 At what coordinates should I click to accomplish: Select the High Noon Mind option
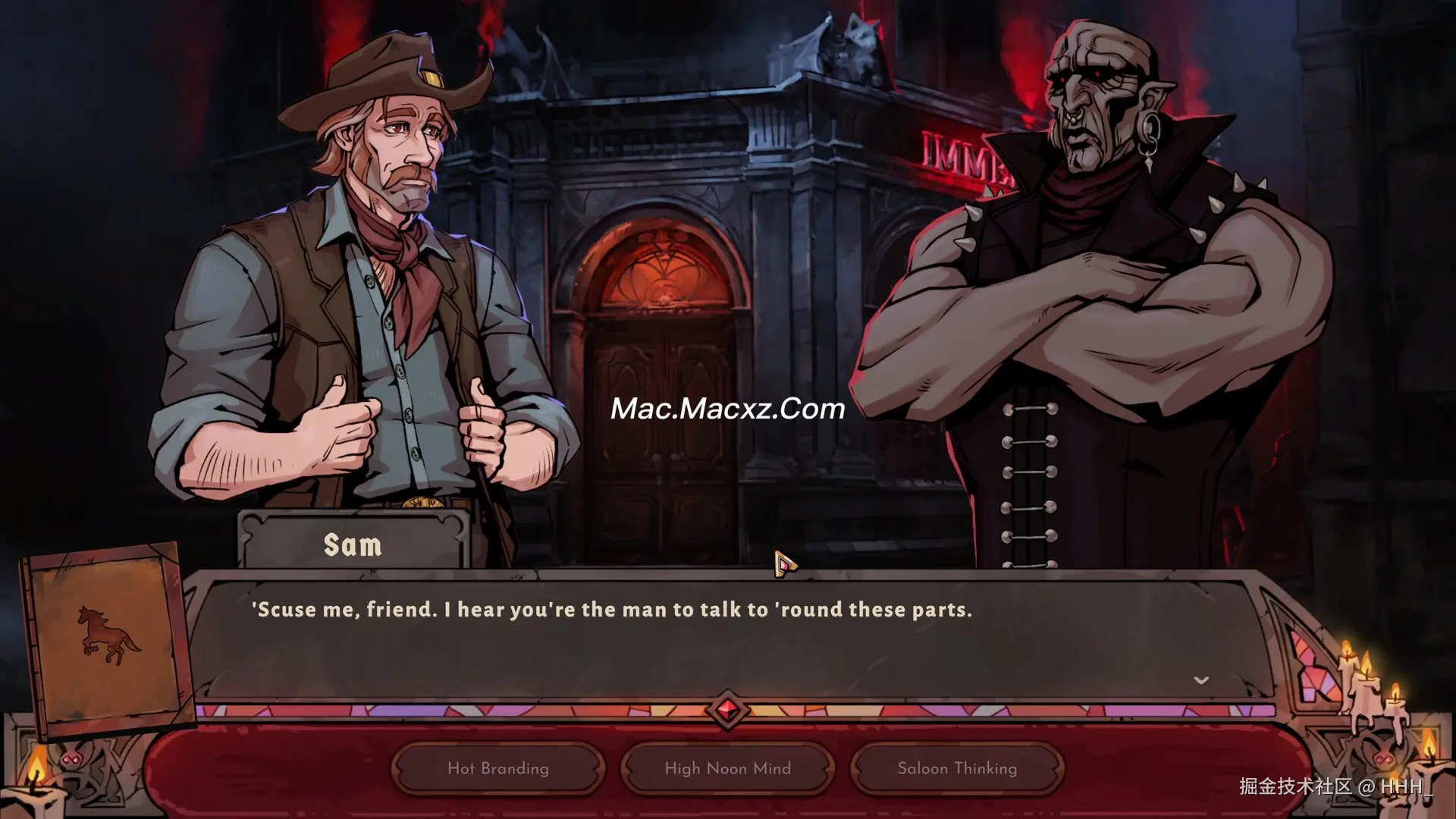(x=727, y=768)
